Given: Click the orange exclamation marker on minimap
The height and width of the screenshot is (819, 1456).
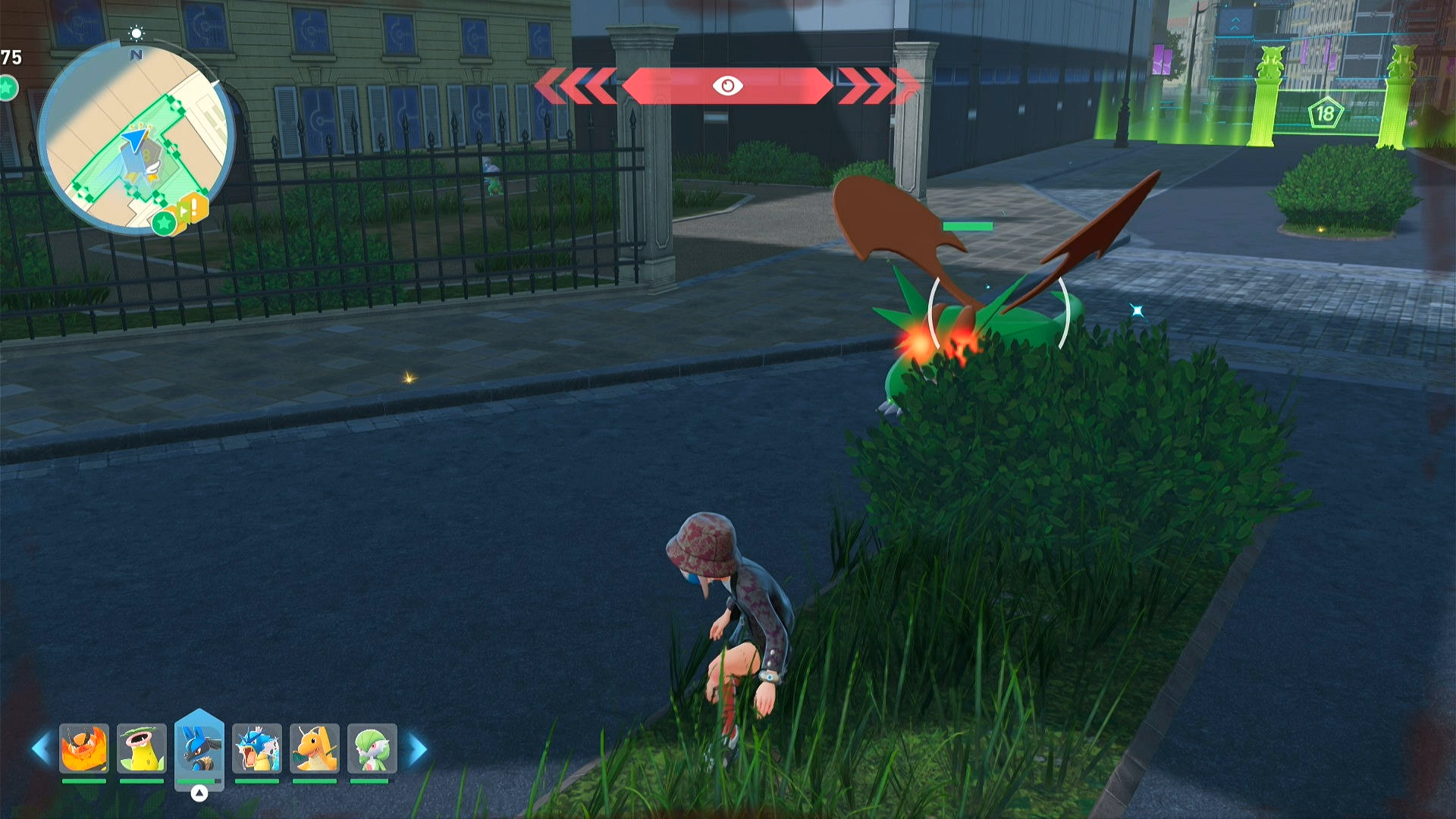Looking at the screenshot, I should click(196, 206).
